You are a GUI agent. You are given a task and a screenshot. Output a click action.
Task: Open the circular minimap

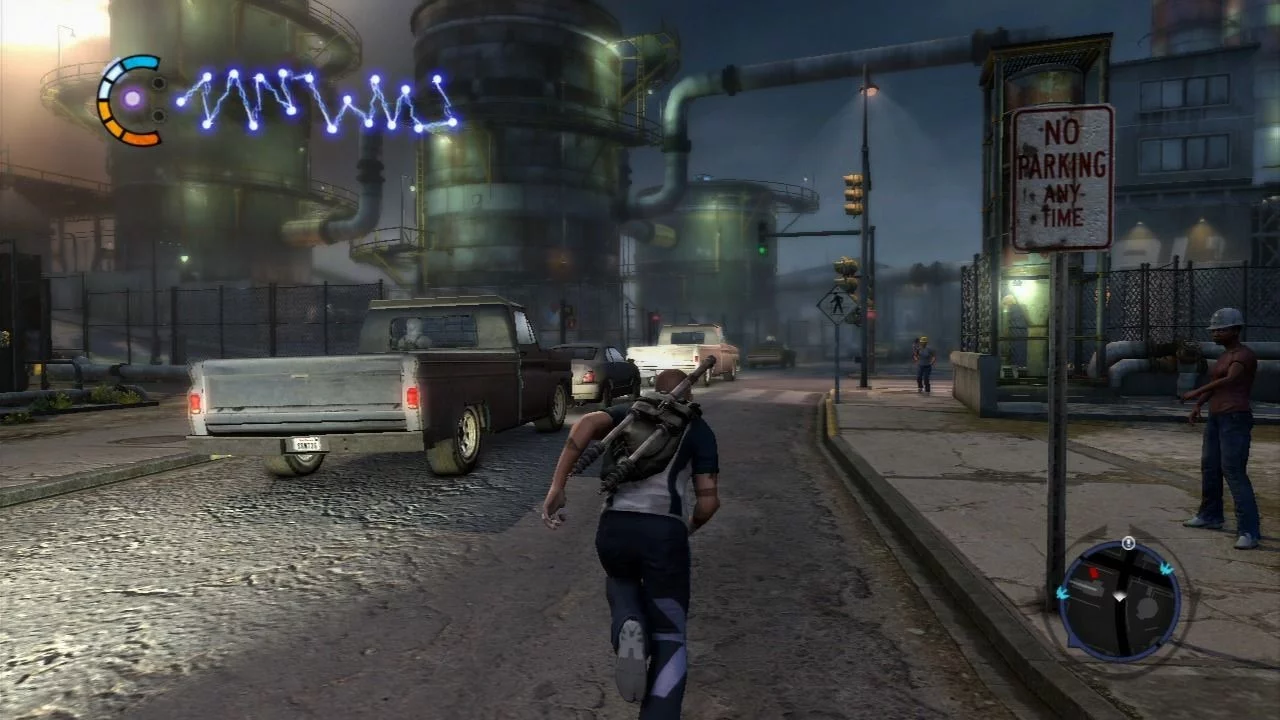coord(1119,601)
